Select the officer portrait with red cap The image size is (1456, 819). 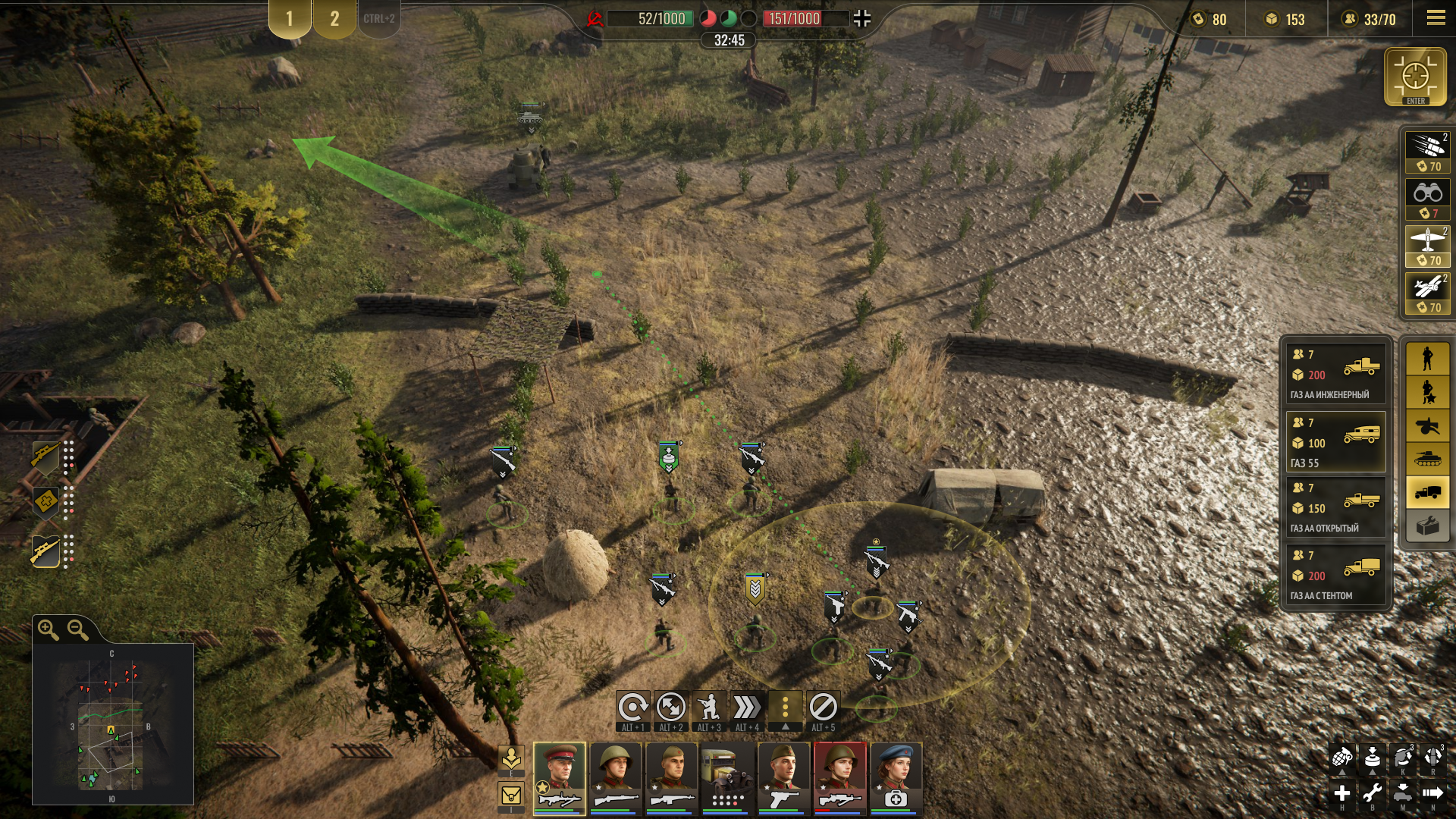click(560, 777)
